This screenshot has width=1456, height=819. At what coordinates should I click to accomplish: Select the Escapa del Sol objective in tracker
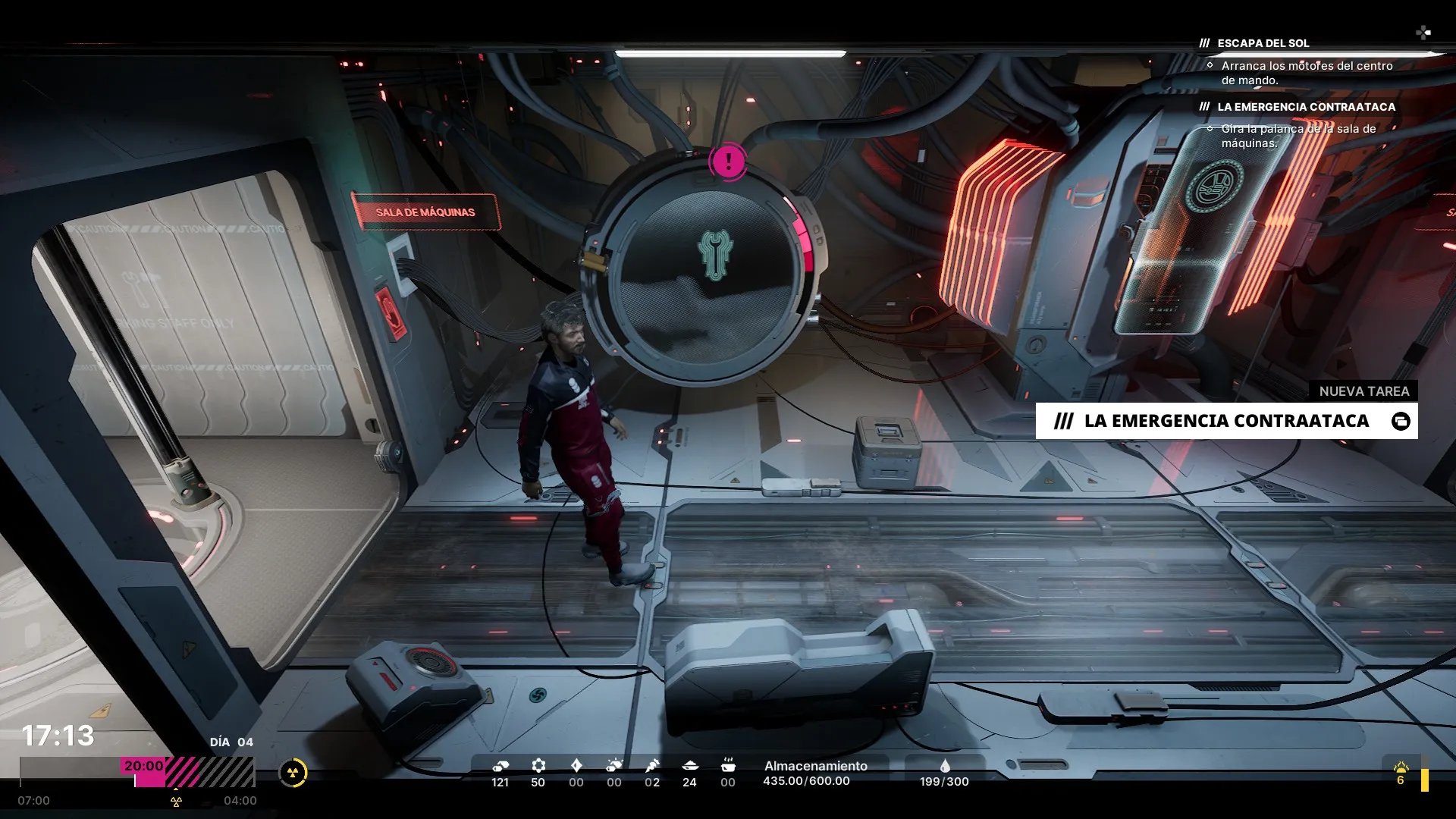coord(1263,43)
